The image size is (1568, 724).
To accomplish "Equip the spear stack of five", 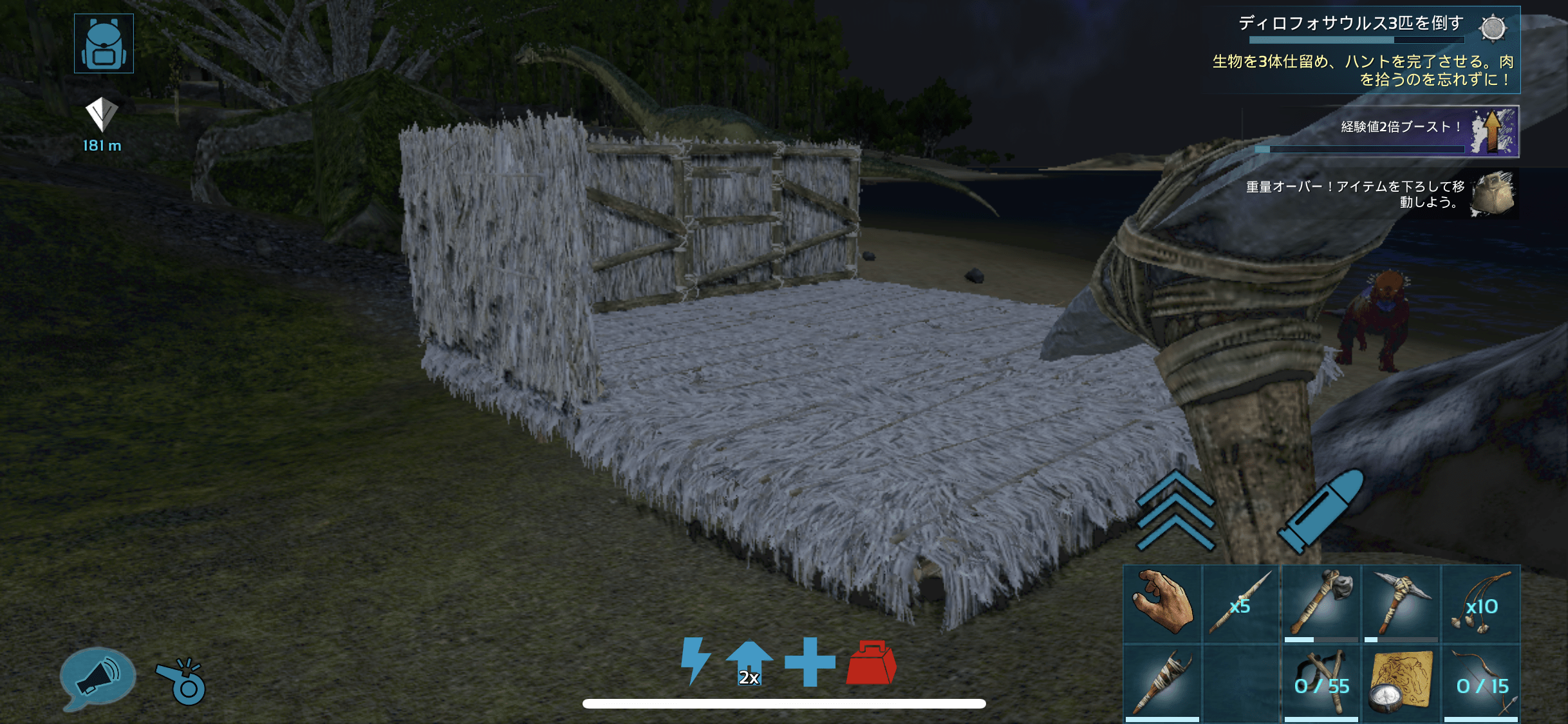I will 1241,604.
